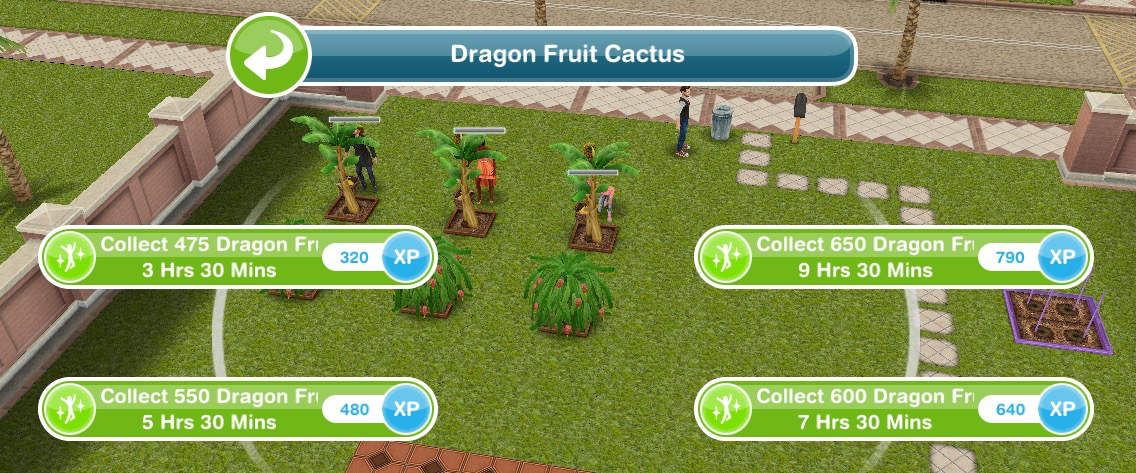Click the green back arrow button
Screen dimensions: 1136x473
265,56
